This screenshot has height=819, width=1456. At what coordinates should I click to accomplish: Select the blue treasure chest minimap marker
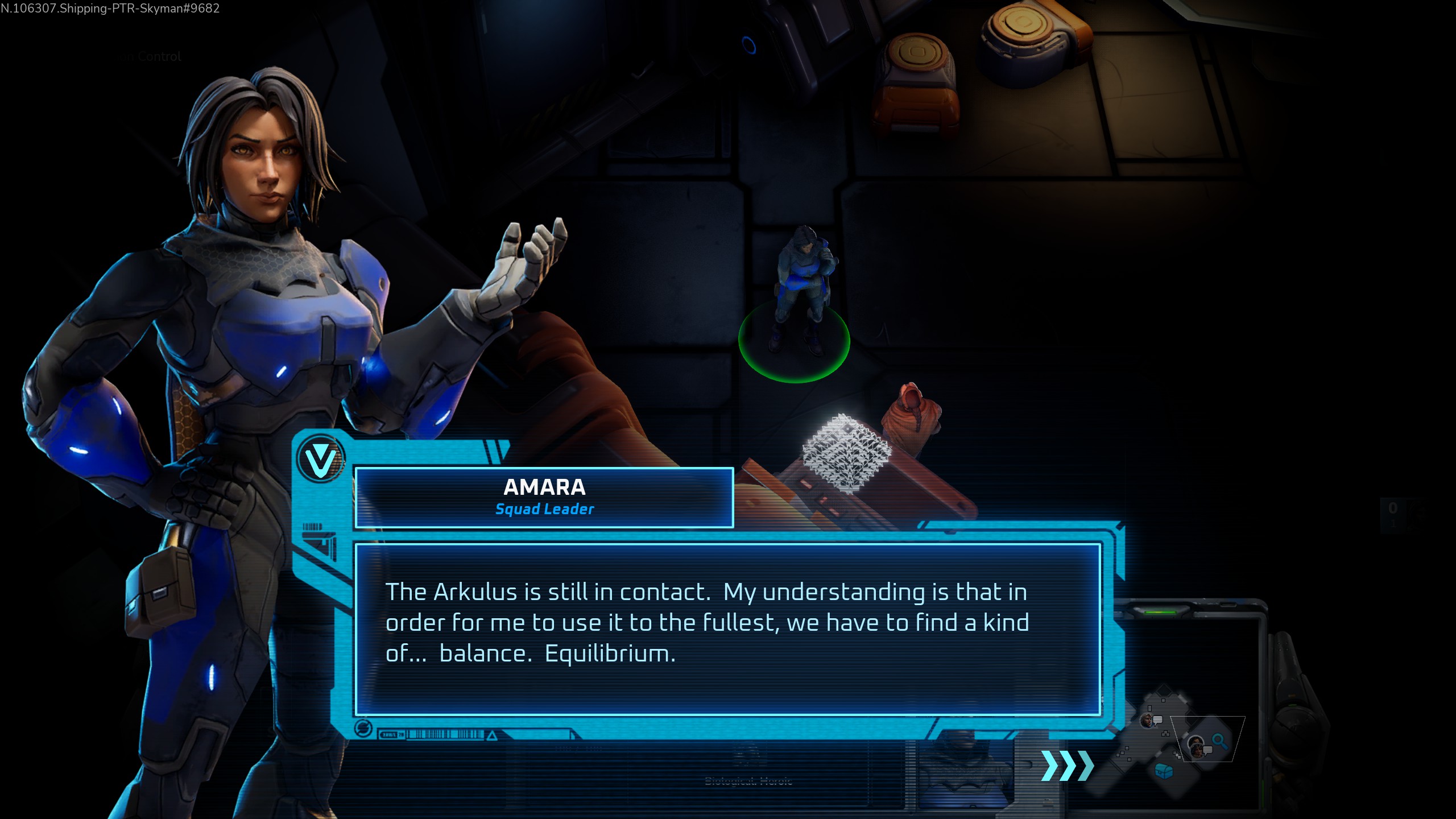(x=1164, y=771)
